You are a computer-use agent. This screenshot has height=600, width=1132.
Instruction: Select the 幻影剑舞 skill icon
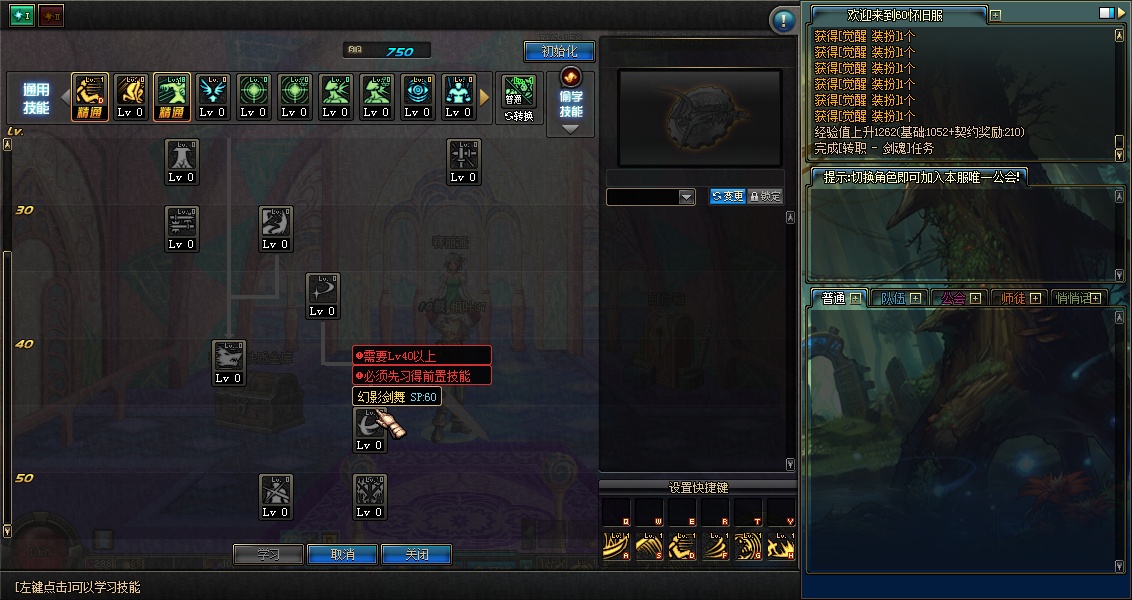click(370, 428)
